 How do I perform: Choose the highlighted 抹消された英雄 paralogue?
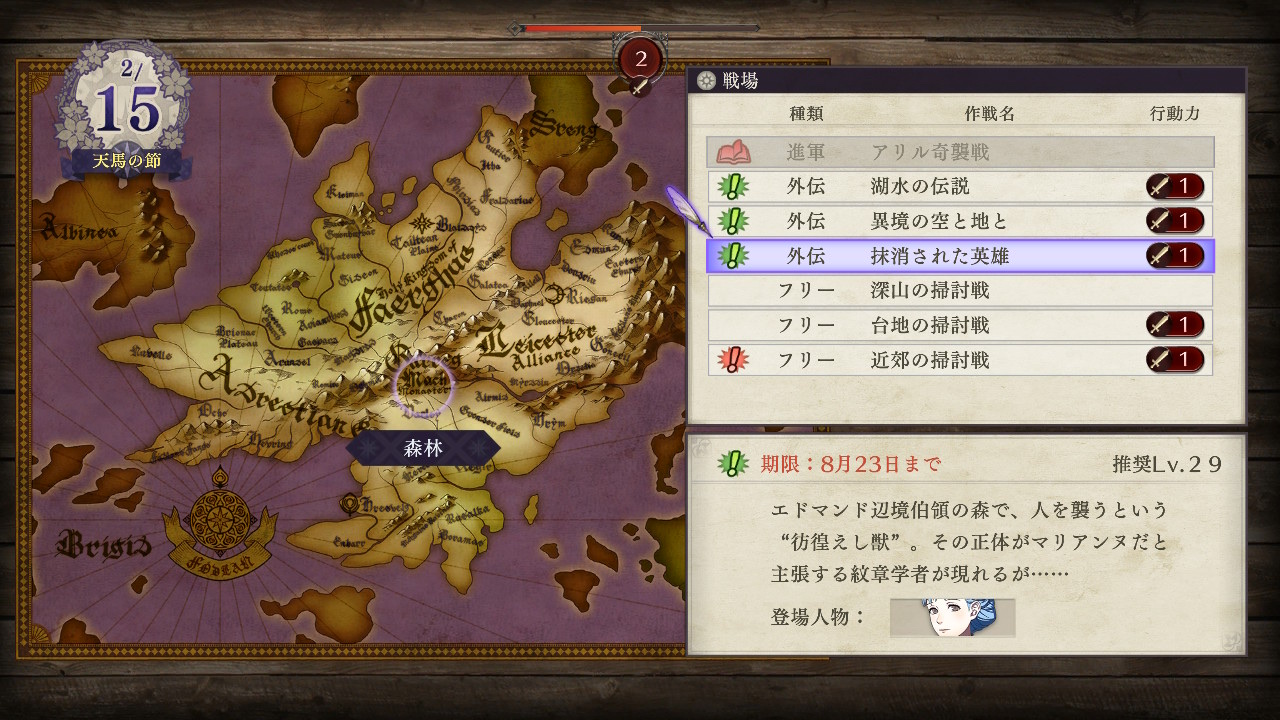point(960,256)
